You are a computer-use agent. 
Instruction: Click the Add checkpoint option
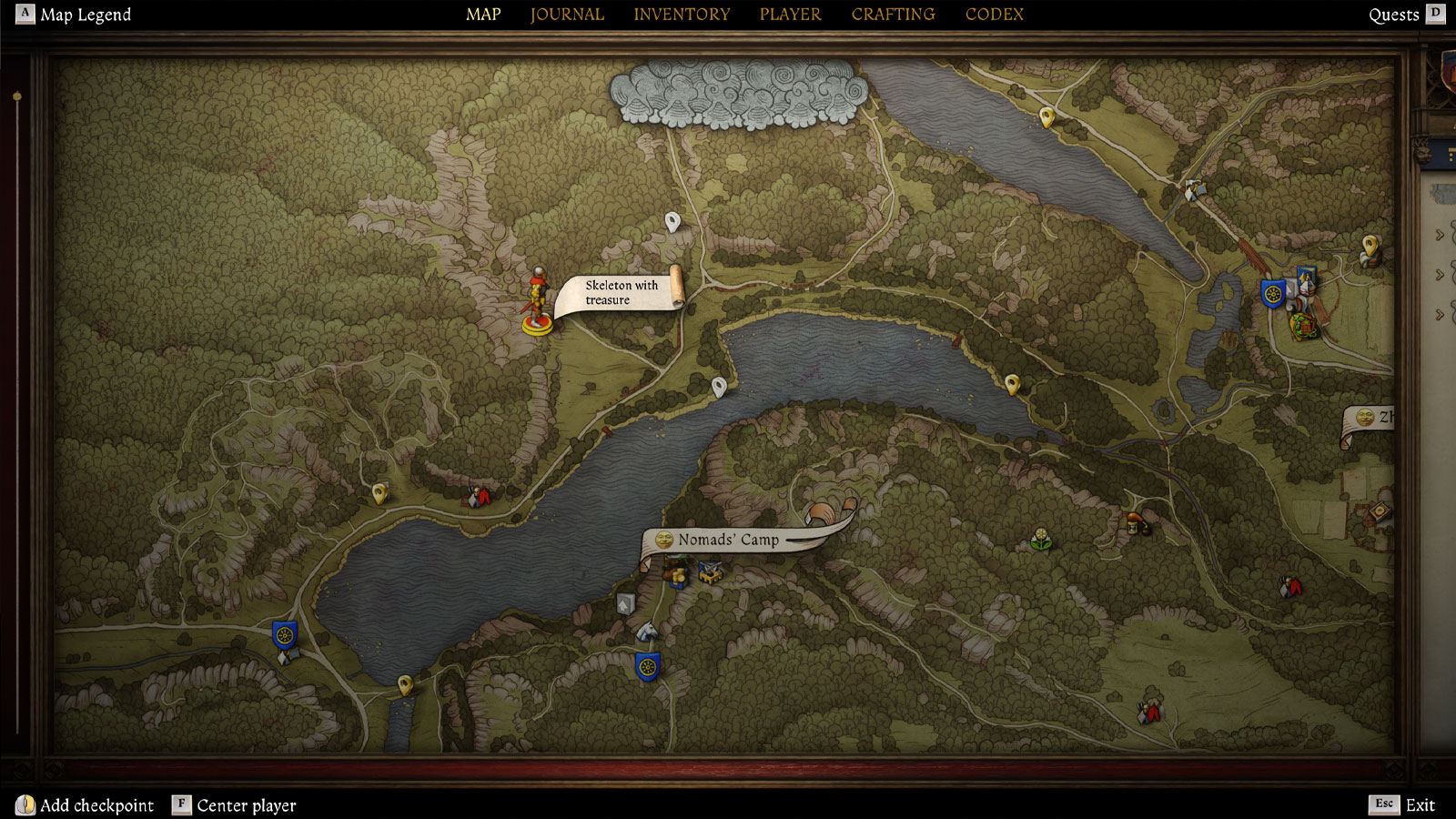tap(96, 805)
